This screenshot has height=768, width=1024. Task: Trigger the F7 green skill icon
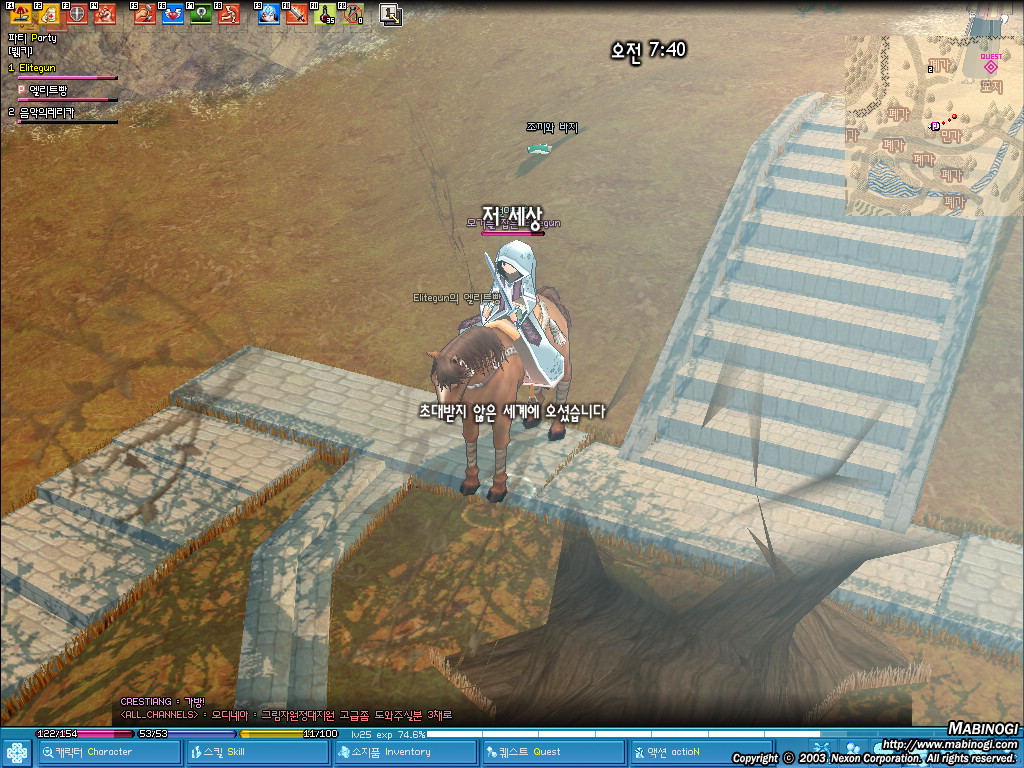coord(200,14)
